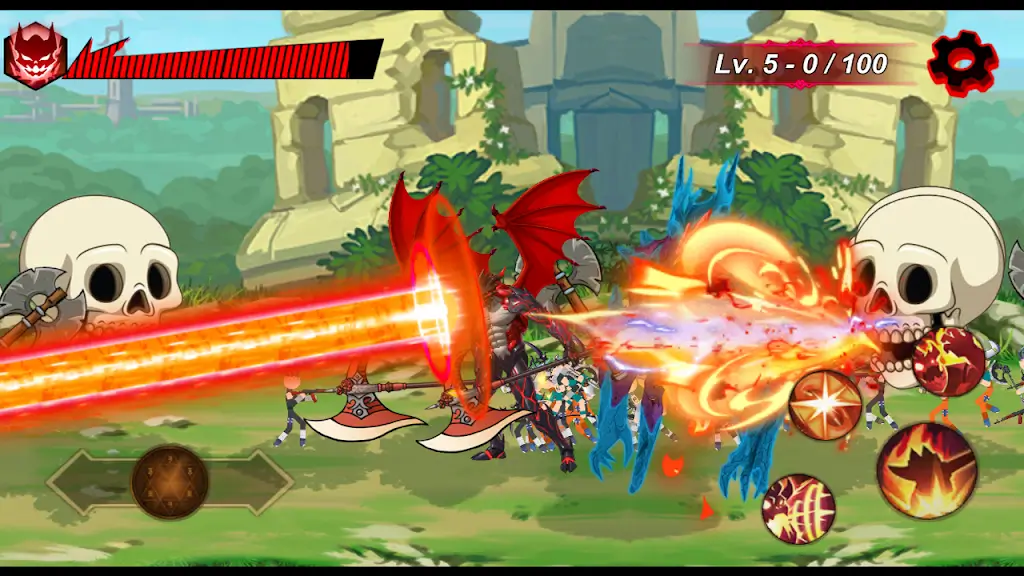The width and height of the screenshot is (1024, 576).
Task: Activate the white starburst skill
Action: [825, 405]
